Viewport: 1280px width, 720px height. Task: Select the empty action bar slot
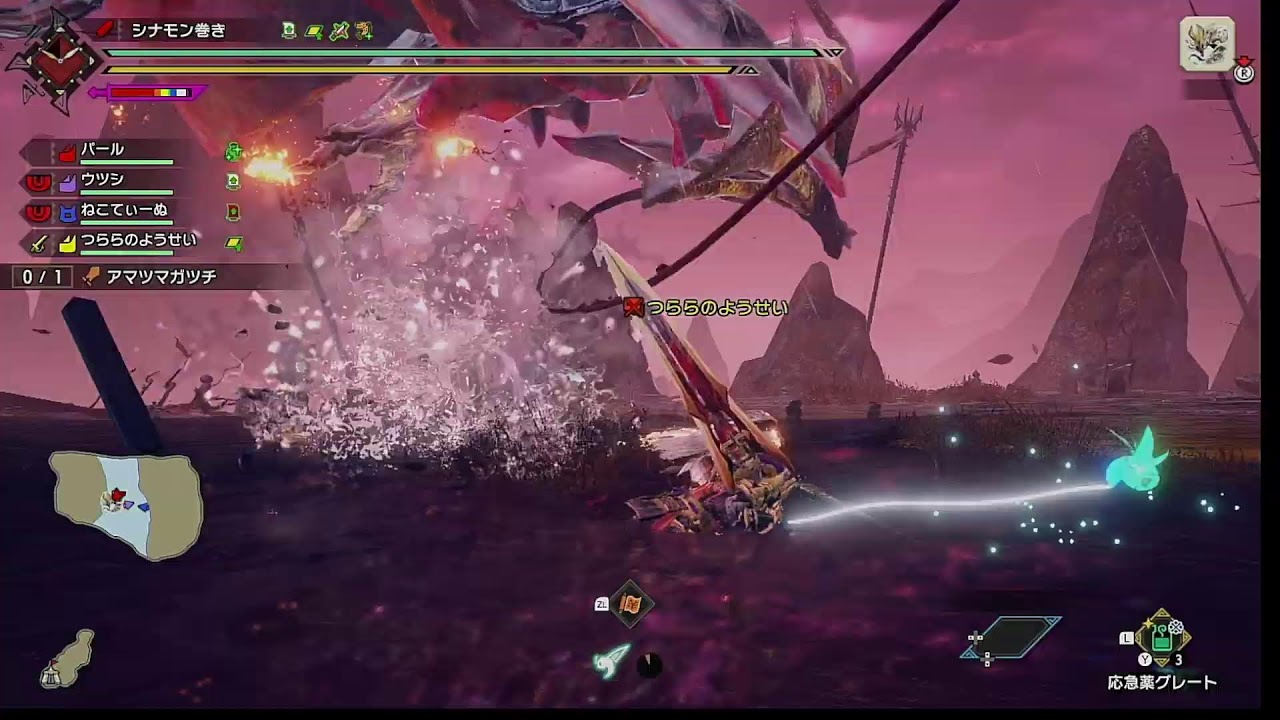point(1010,638)
